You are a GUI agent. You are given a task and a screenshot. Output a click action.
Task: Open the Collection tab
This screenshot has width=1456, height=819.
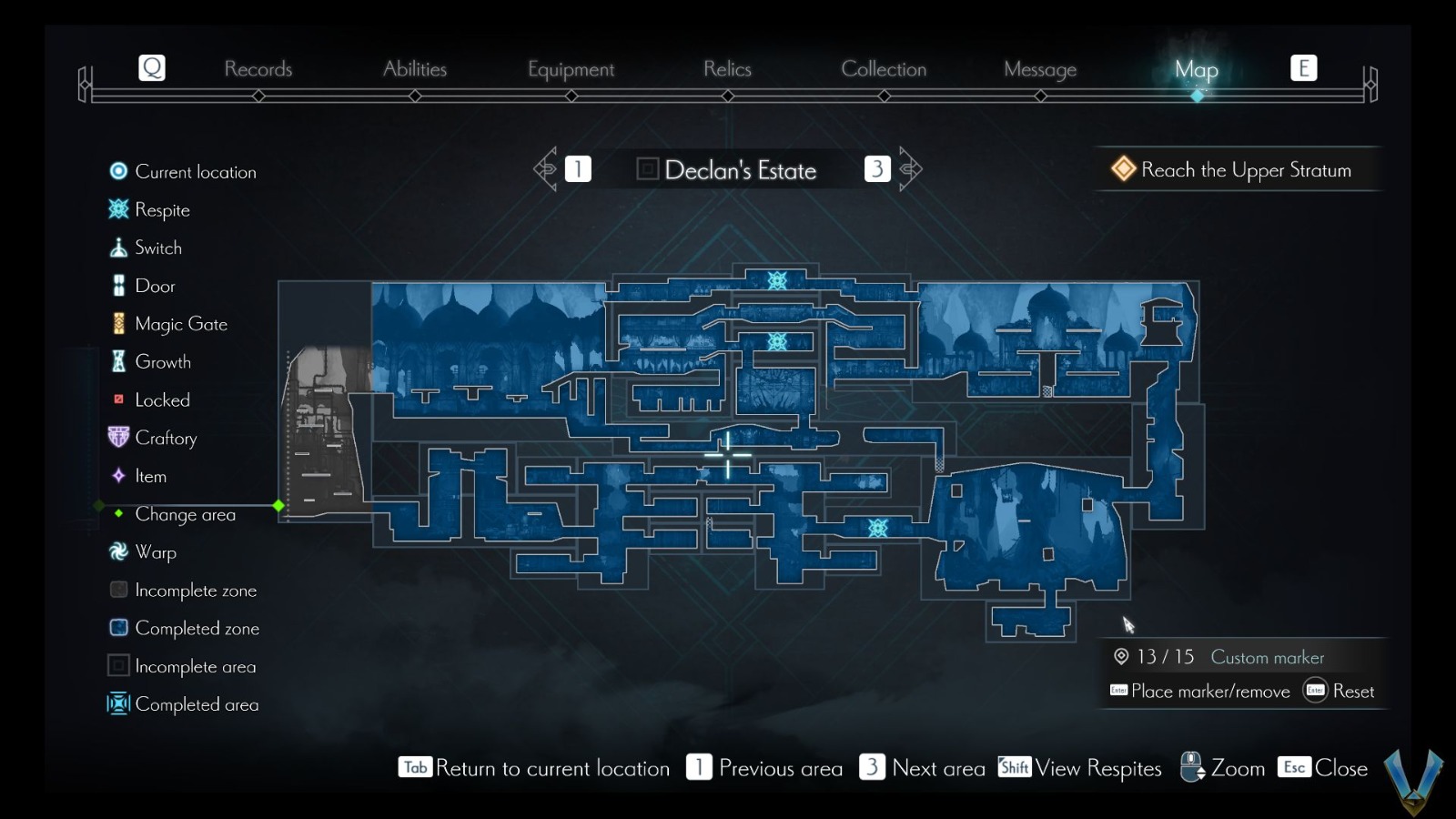[x=884, y=69]
